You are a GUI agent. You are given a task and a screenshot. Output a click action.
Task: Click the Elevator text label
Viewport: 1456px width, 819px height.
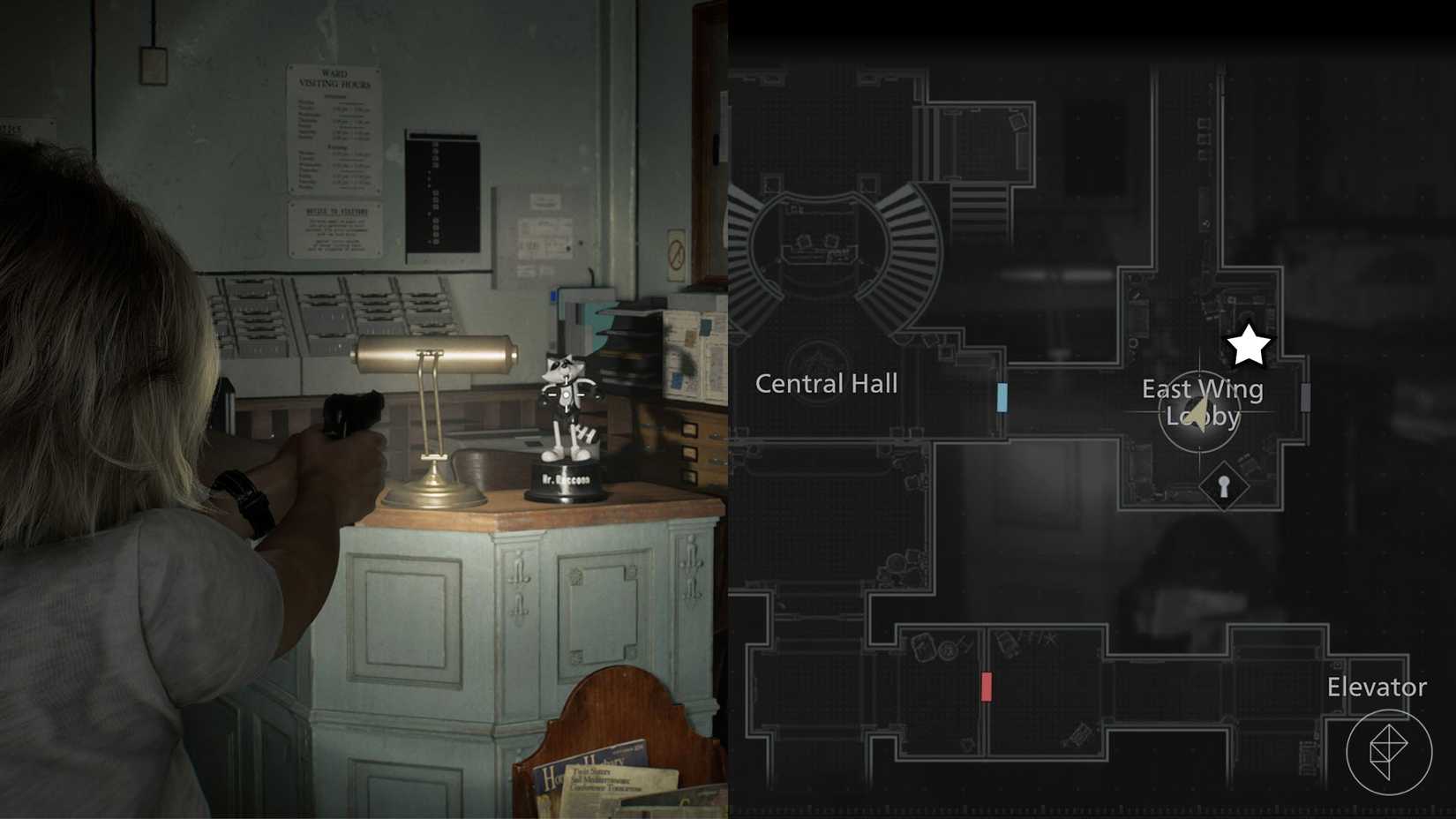[x=1377, y=687]
